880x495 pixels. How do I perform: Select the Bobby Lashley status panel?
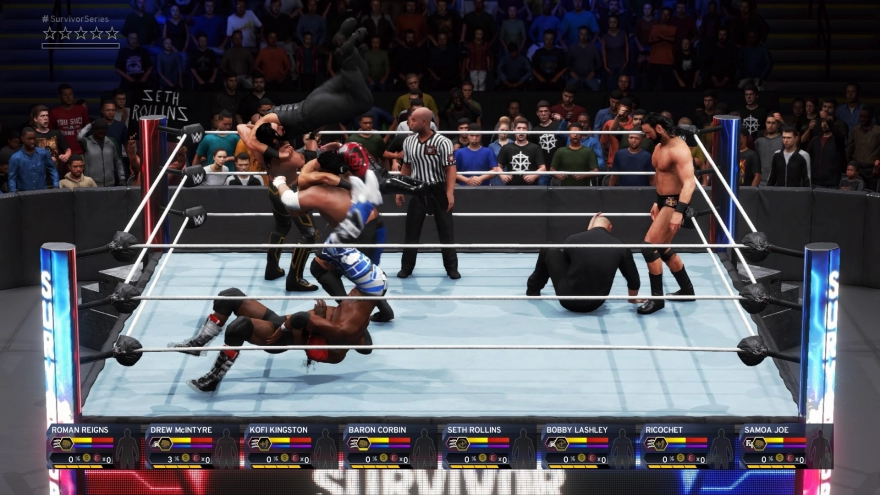tap(589, 446)
